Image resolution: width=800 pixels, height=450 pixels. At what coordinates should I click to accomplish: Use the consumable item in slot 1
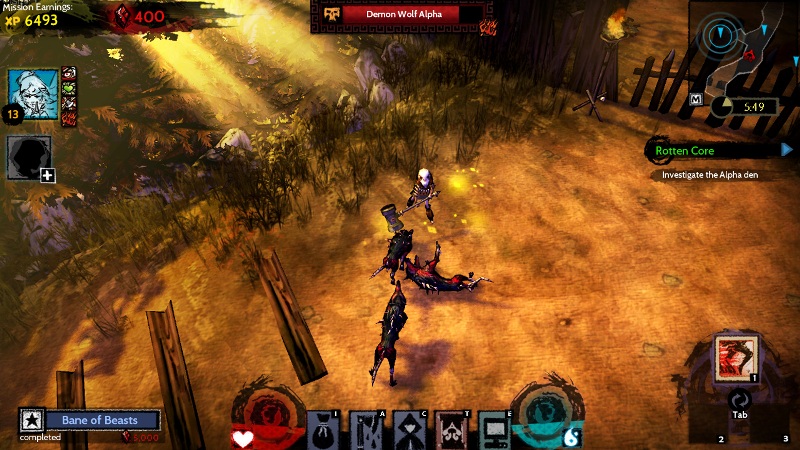(736, 358)
